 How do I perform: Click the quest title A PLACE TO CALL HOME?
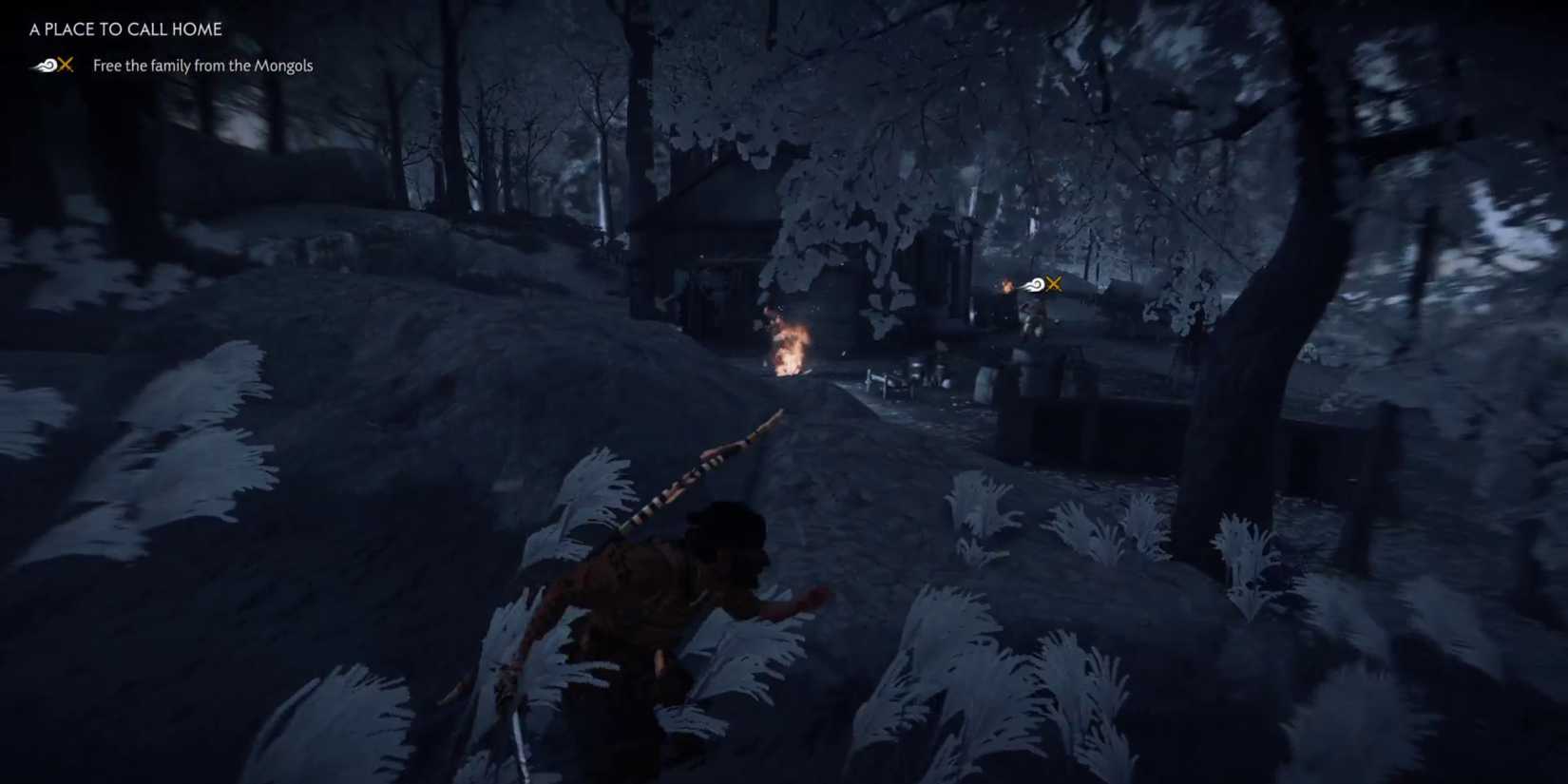[x=125, y=29]
